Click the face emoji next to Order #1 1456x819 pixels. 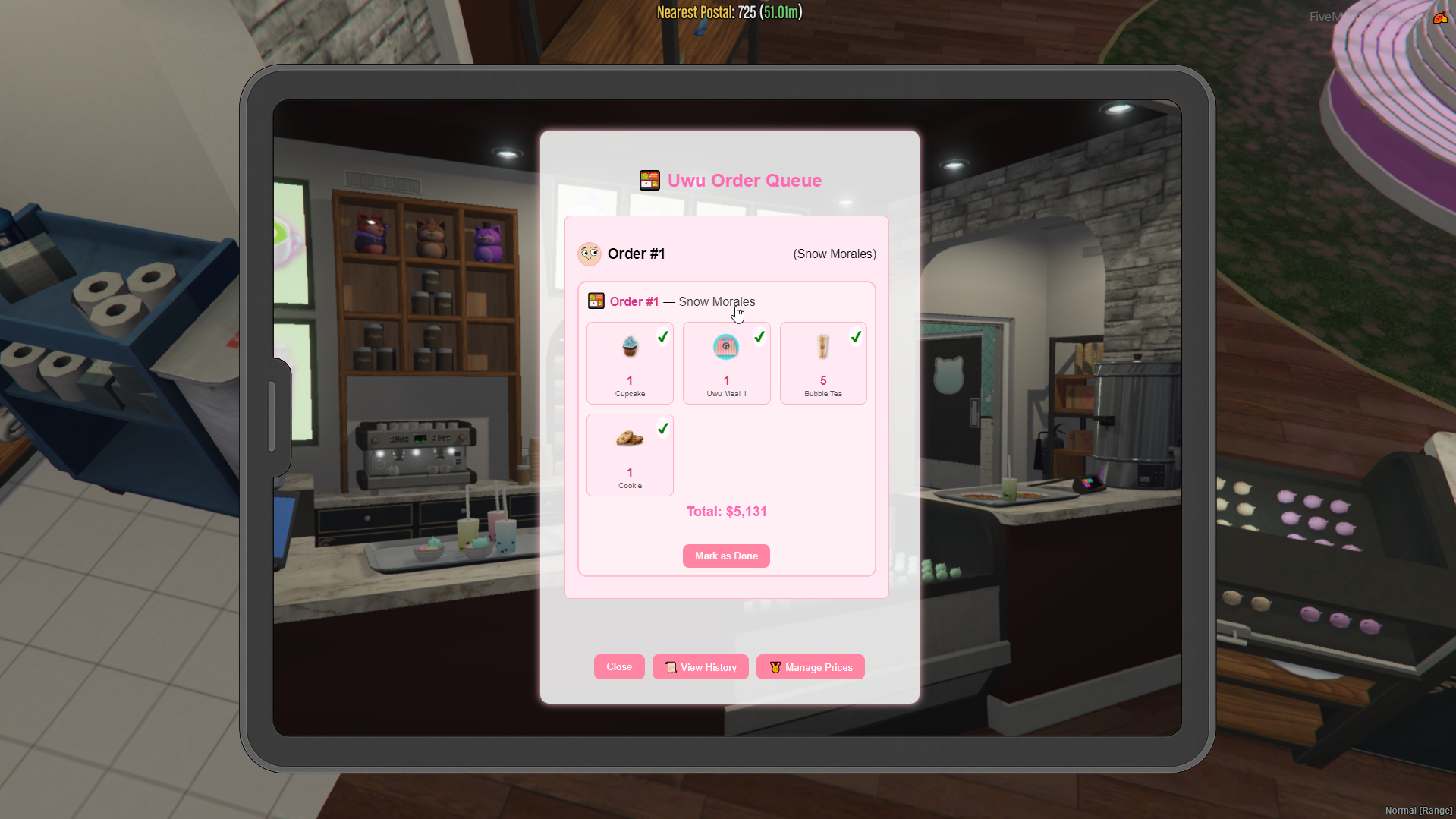pyautogui.click(x=590, y=254)
